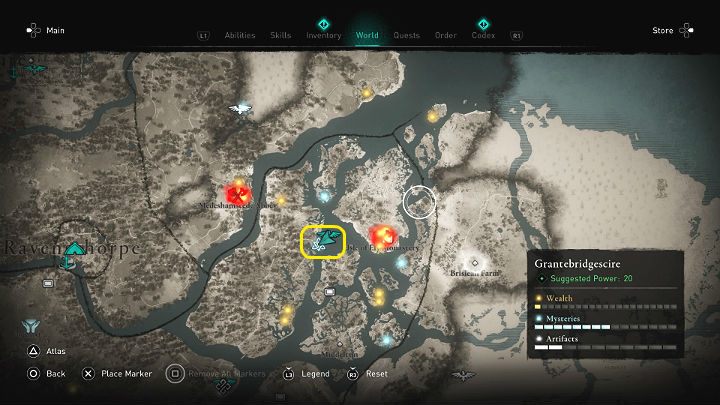
Task: Select the Isle of Ely Monastery raid marker
Action: click(x=382, y=235)
